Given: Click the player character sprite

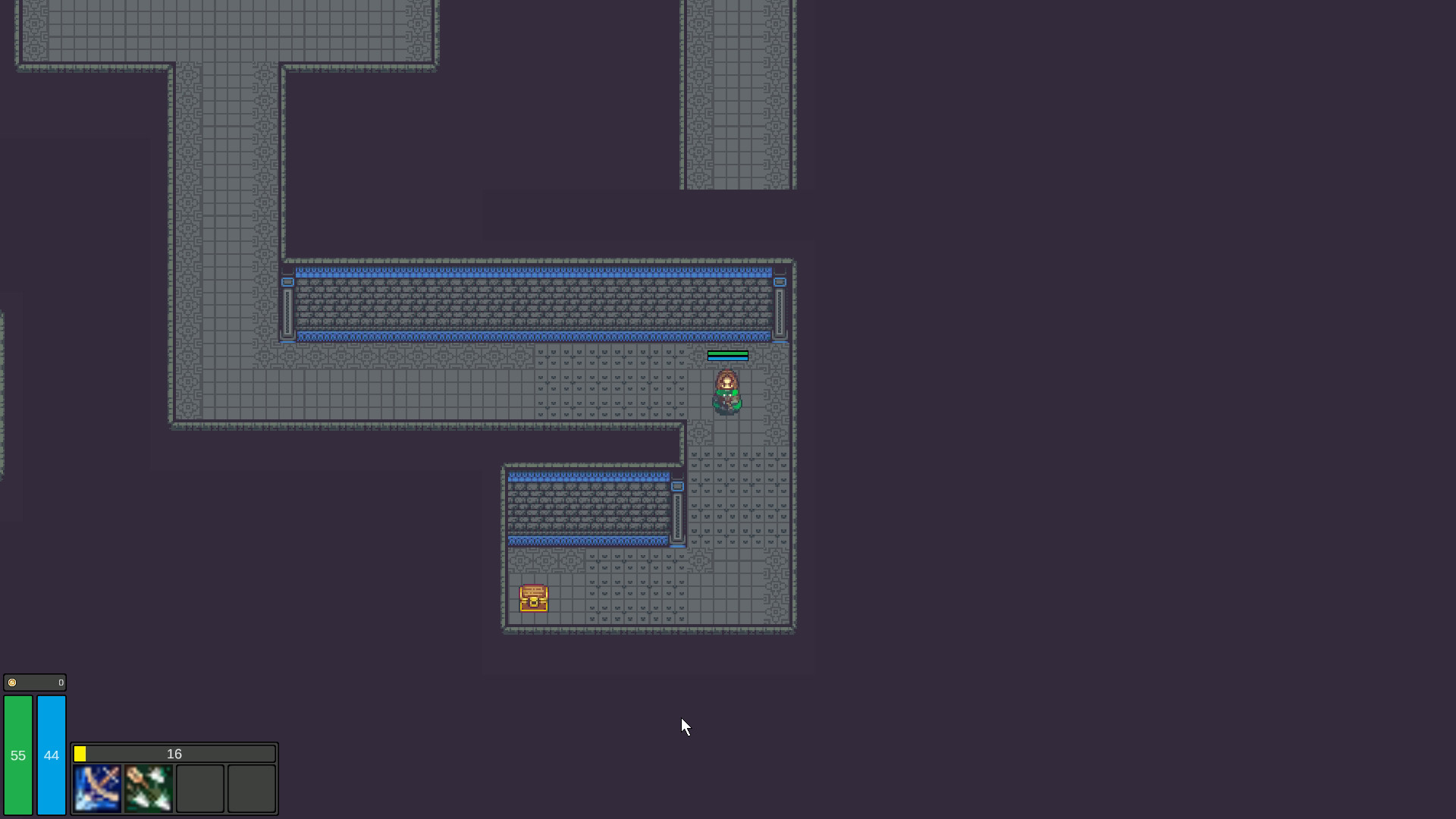Looking at the screenshot, I should (x=726, y=391).
